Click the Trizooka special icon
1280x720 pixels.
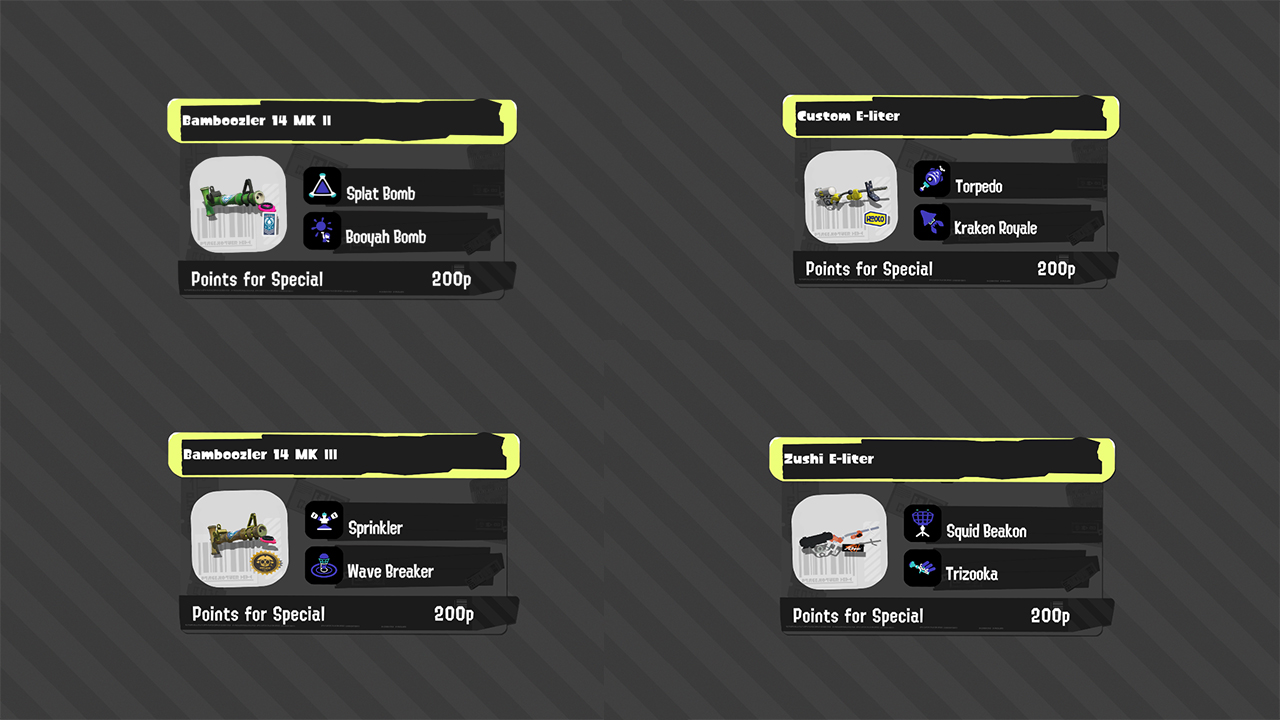point(922,567)
